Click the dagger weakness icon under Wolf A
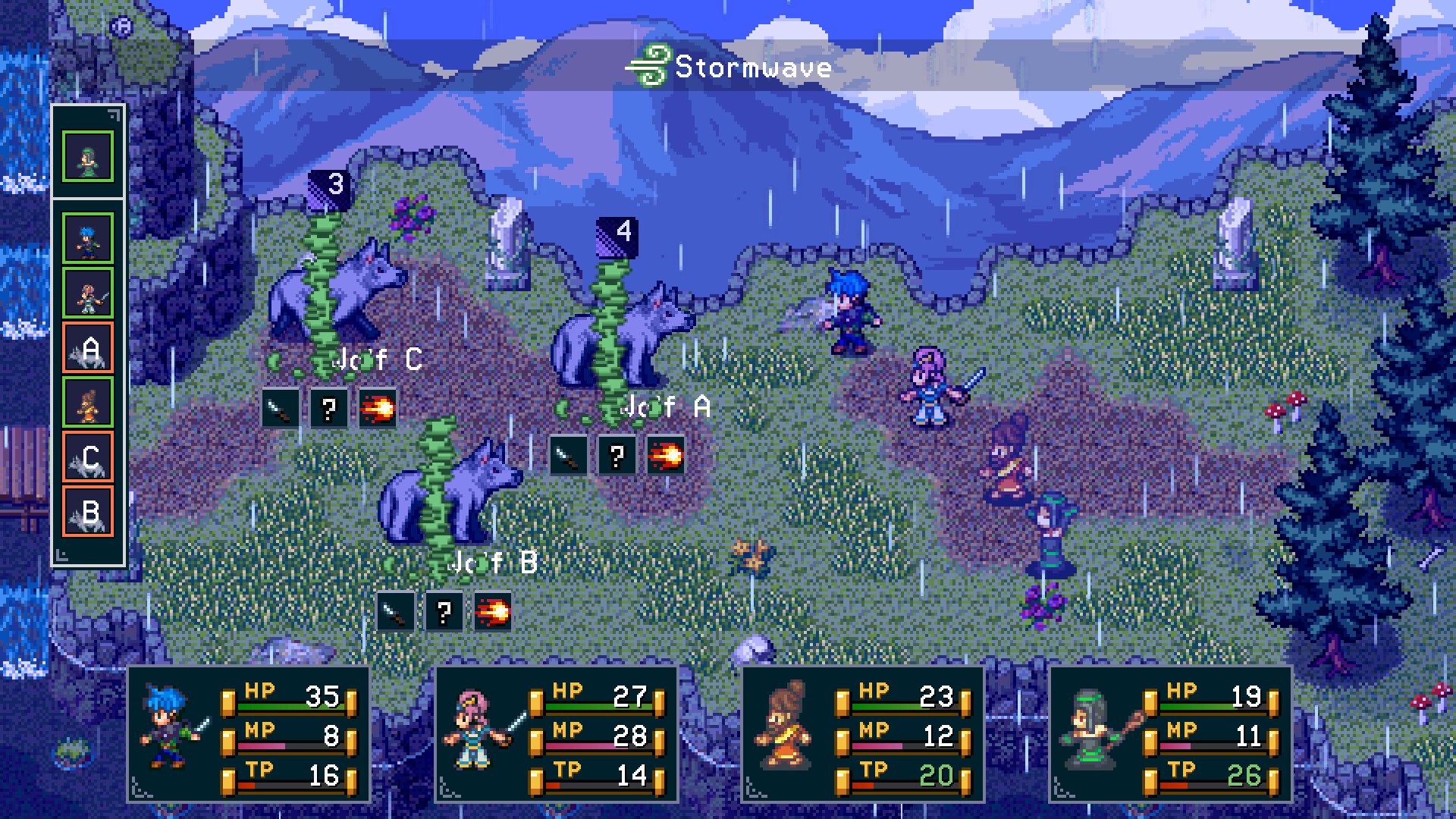The image size is (1456, 819). pos(567,456)
